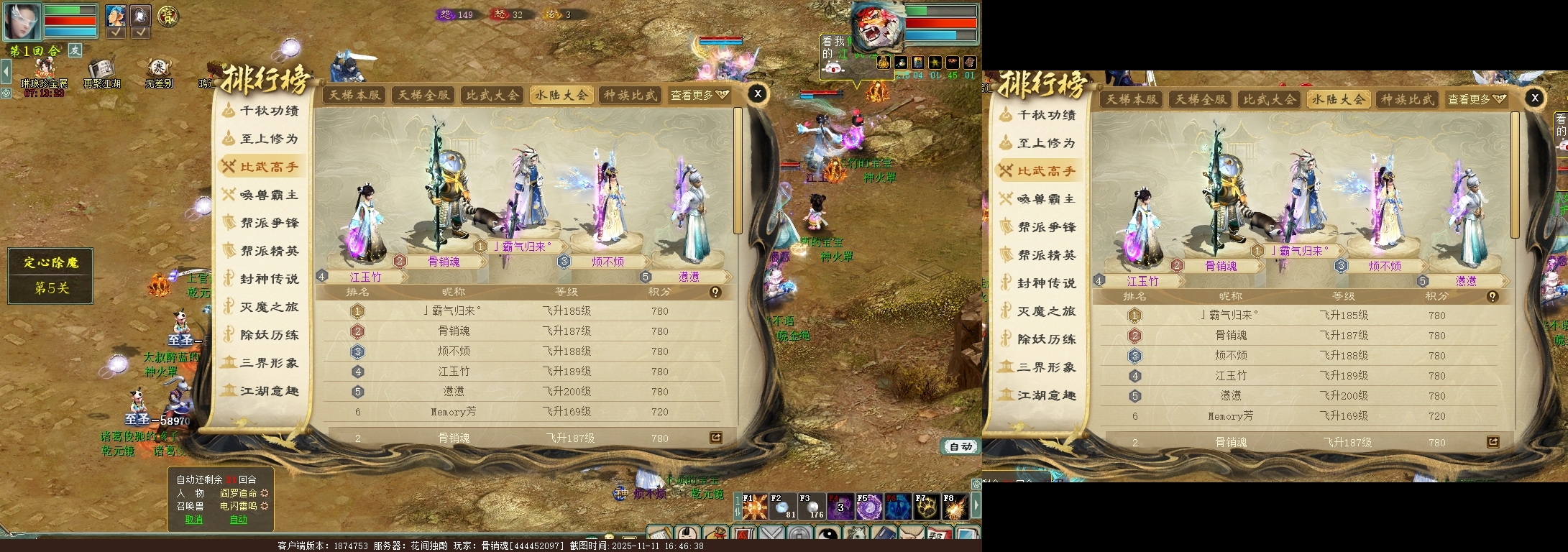This screenshot has width=1568, height=552.
Task: Open the gear settings beside 电闪雷鸣
Action: (x=265, y=506)
